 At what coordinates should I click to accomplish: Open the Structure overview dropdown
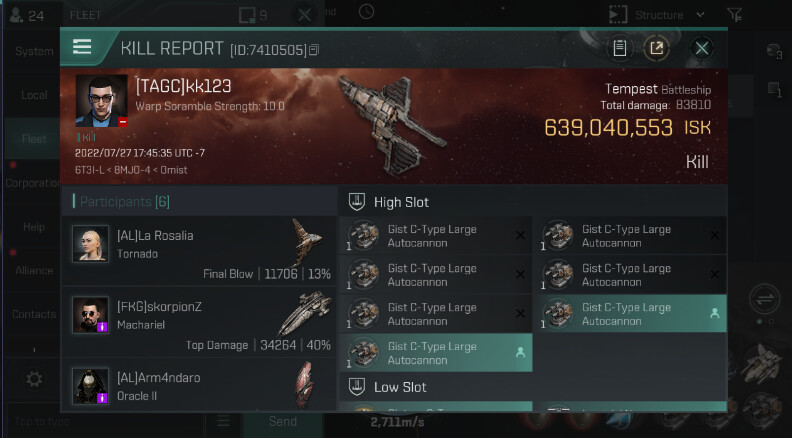(658, 15)
